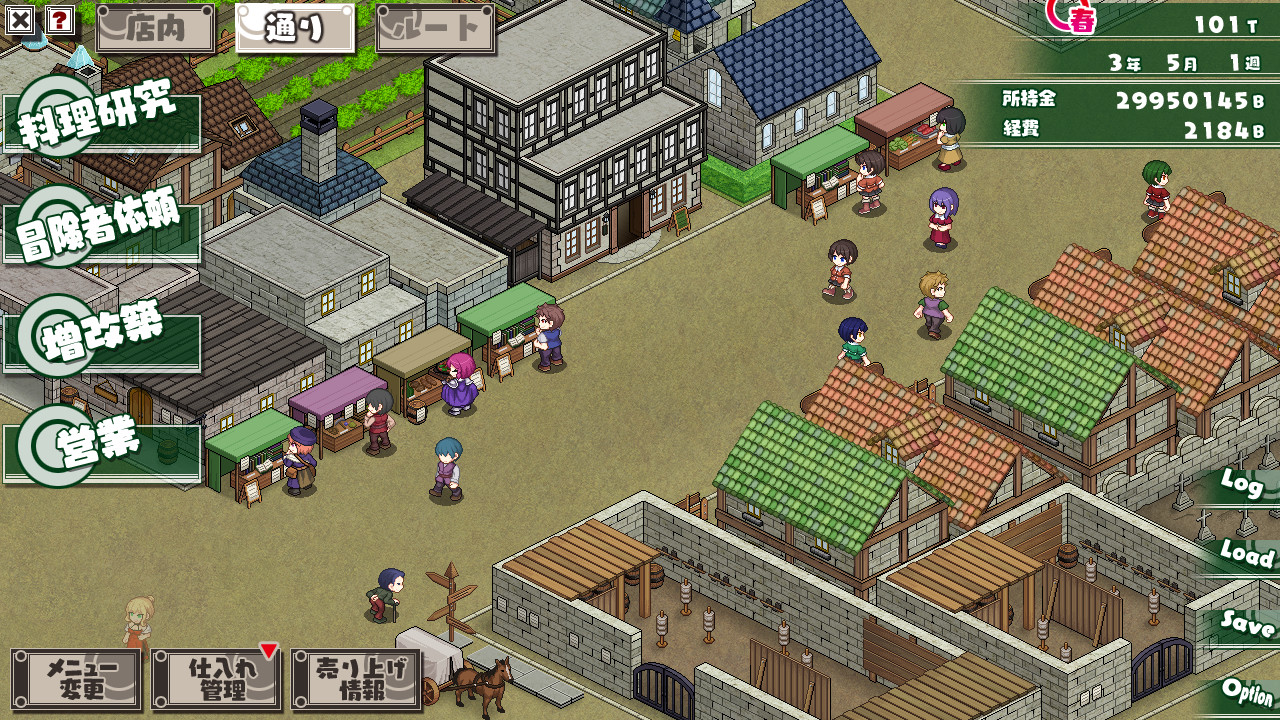Load a saved game
Screen dimensions: 1280x720
pos(1246,554)
